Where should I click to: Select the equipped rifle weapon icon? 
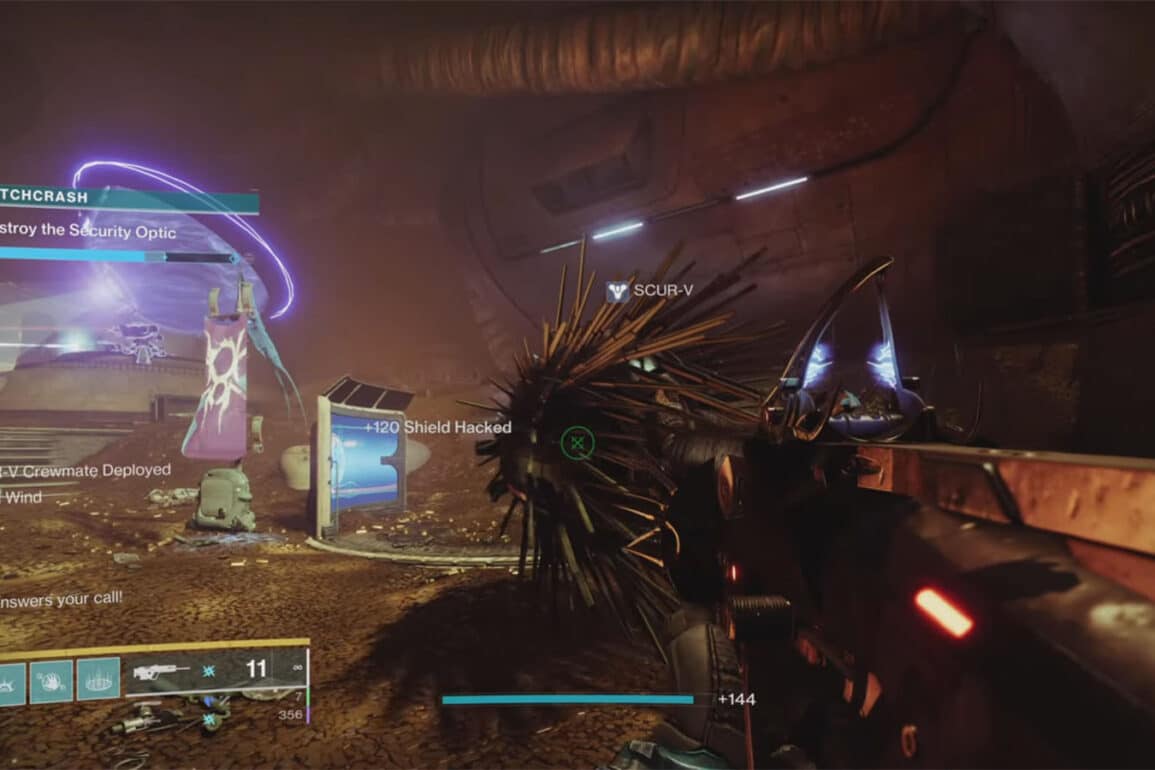(x=160, y=671)
